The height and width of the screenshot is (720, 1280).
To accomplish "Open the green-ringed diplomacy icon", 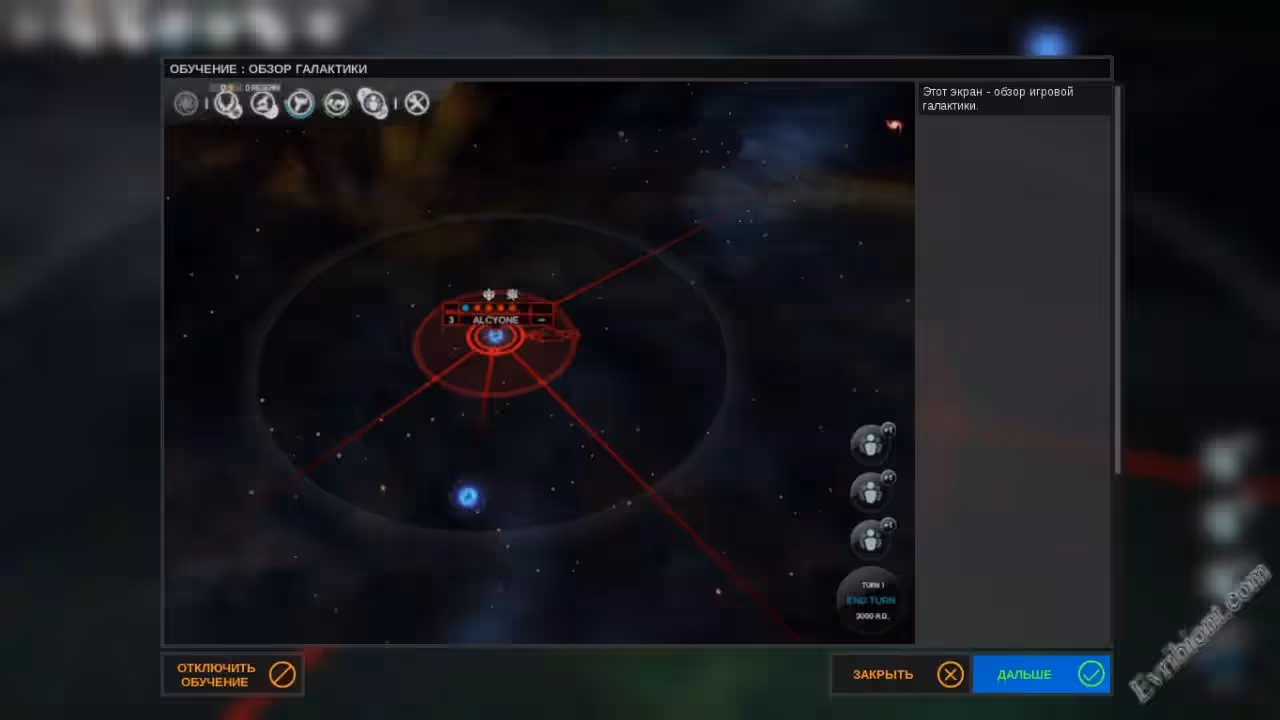I will click(337, 103).
